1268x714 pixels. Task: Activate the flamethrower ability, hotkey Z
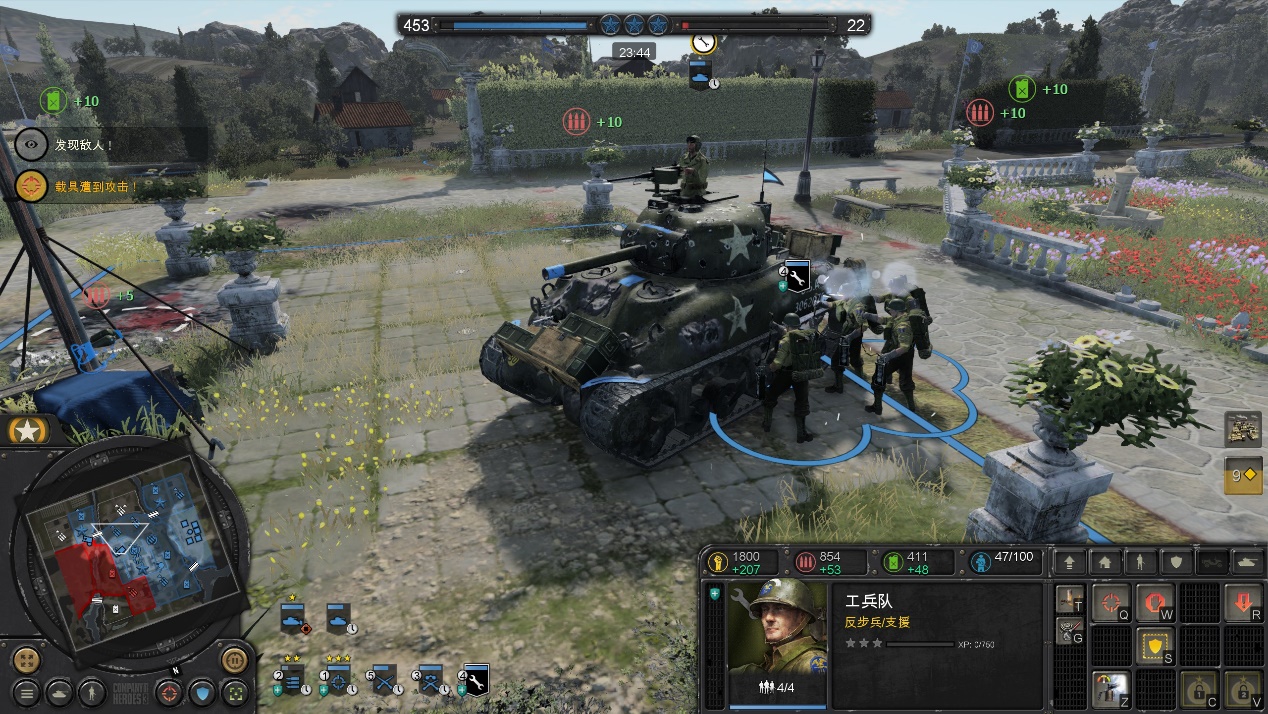pos(1110,689)
